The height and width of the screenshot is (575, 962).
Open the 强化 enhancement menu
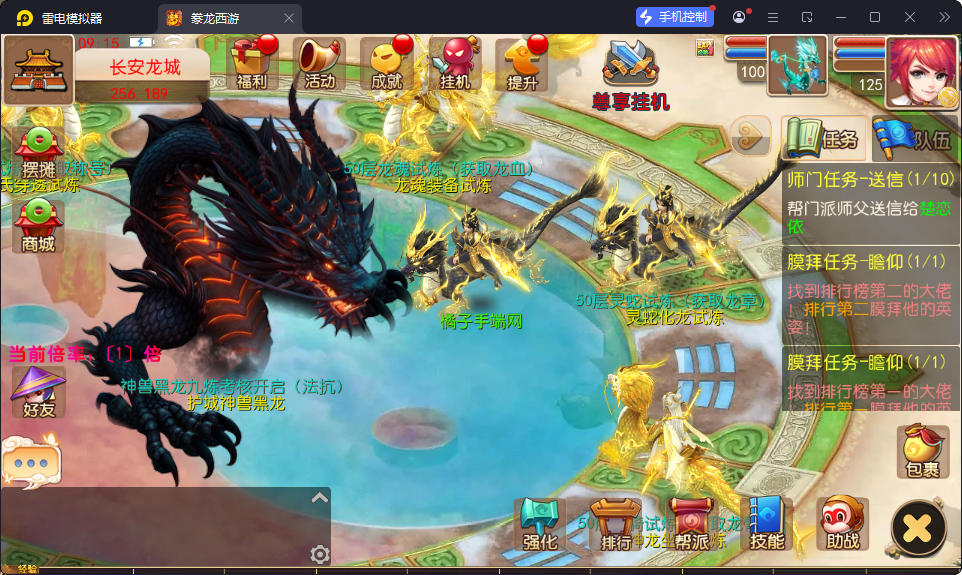click(x=540, y=525)
